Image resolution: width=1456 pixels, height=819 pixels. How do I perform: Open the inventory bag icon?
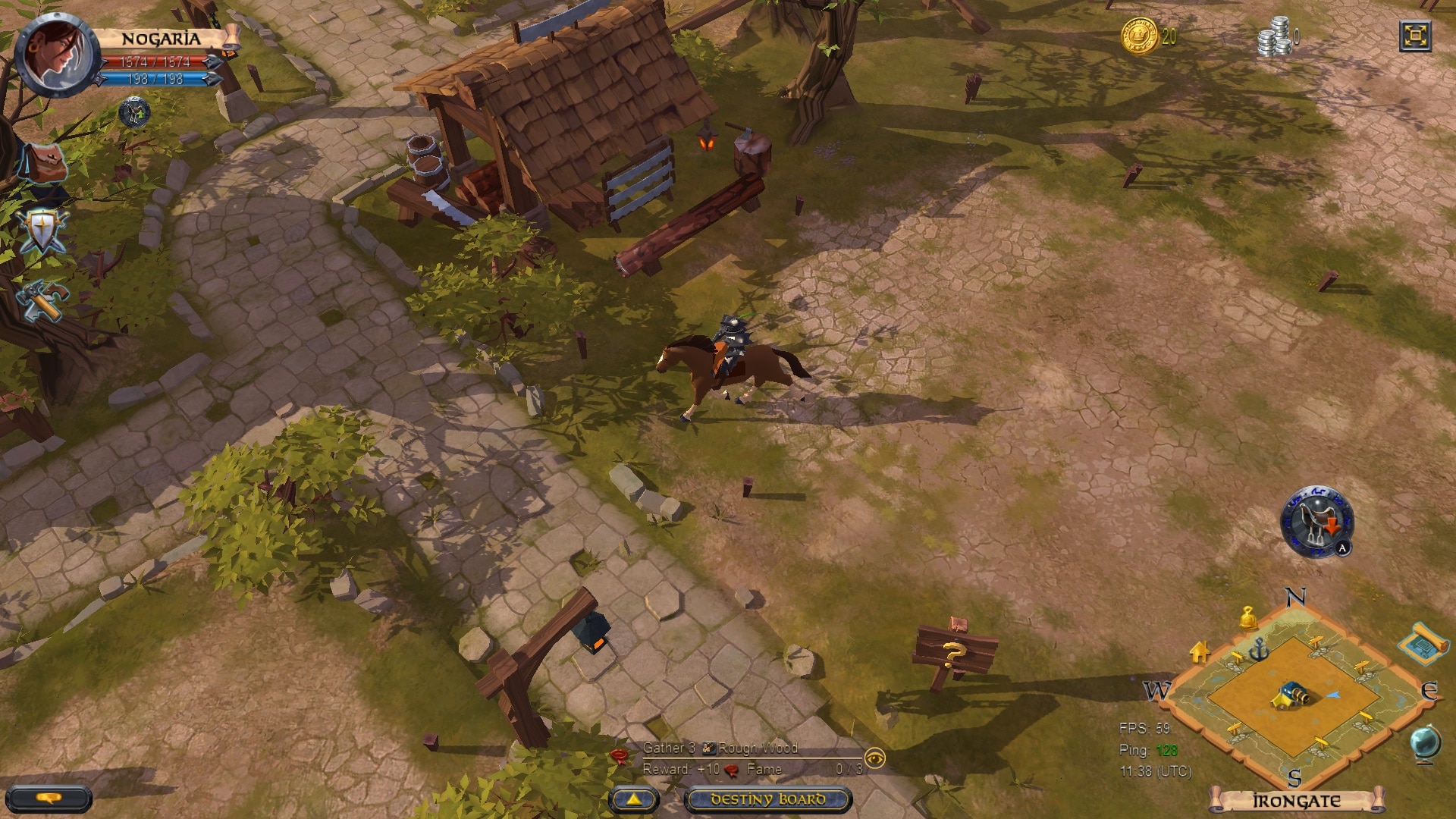coord(44,163)
